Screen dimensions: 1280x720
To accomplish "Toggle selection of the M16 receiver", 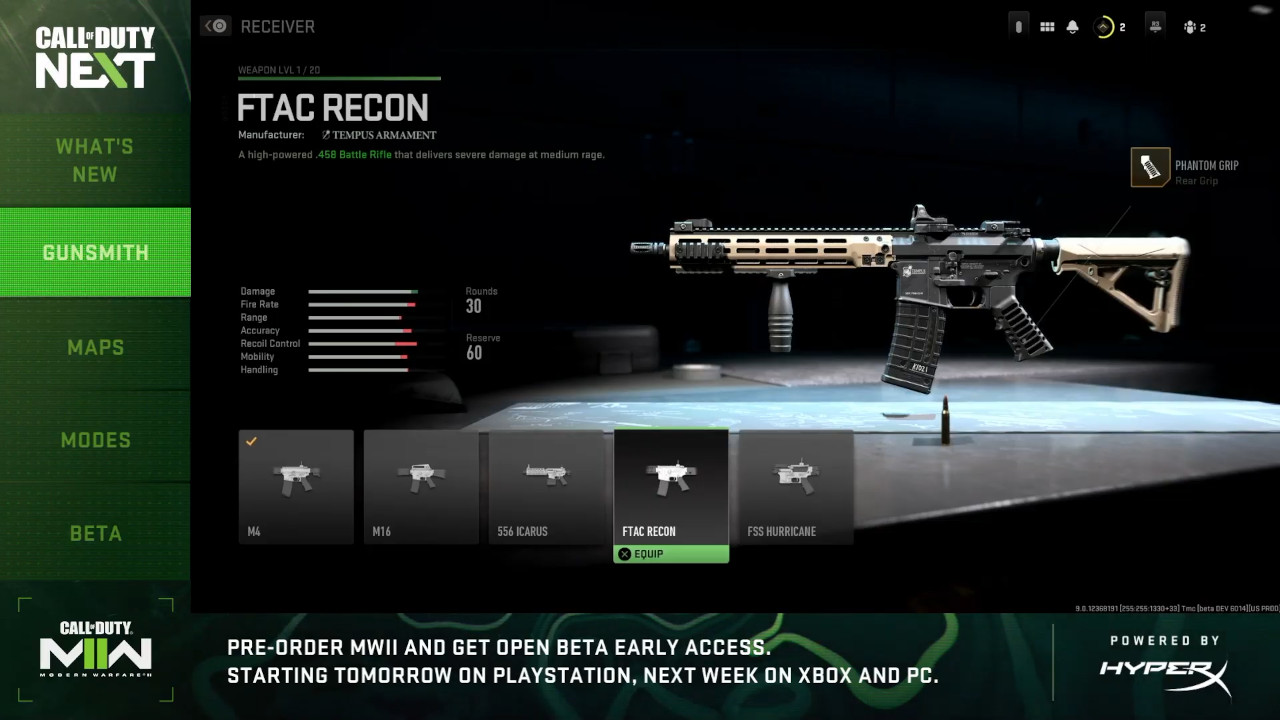I will (420, 486).
